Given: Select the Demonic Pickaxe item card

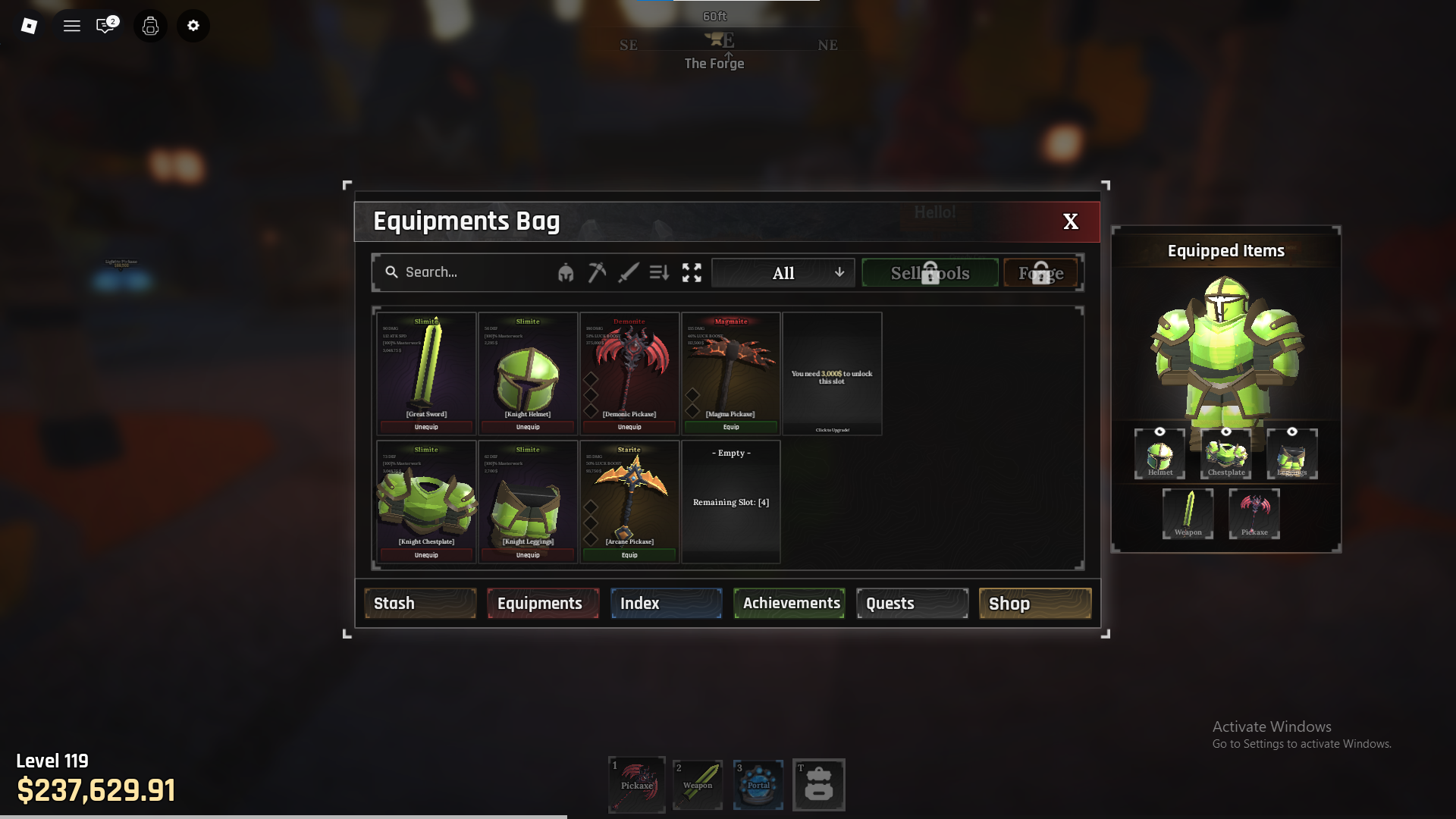Looking at the screenshot, I should coord(629,368).
